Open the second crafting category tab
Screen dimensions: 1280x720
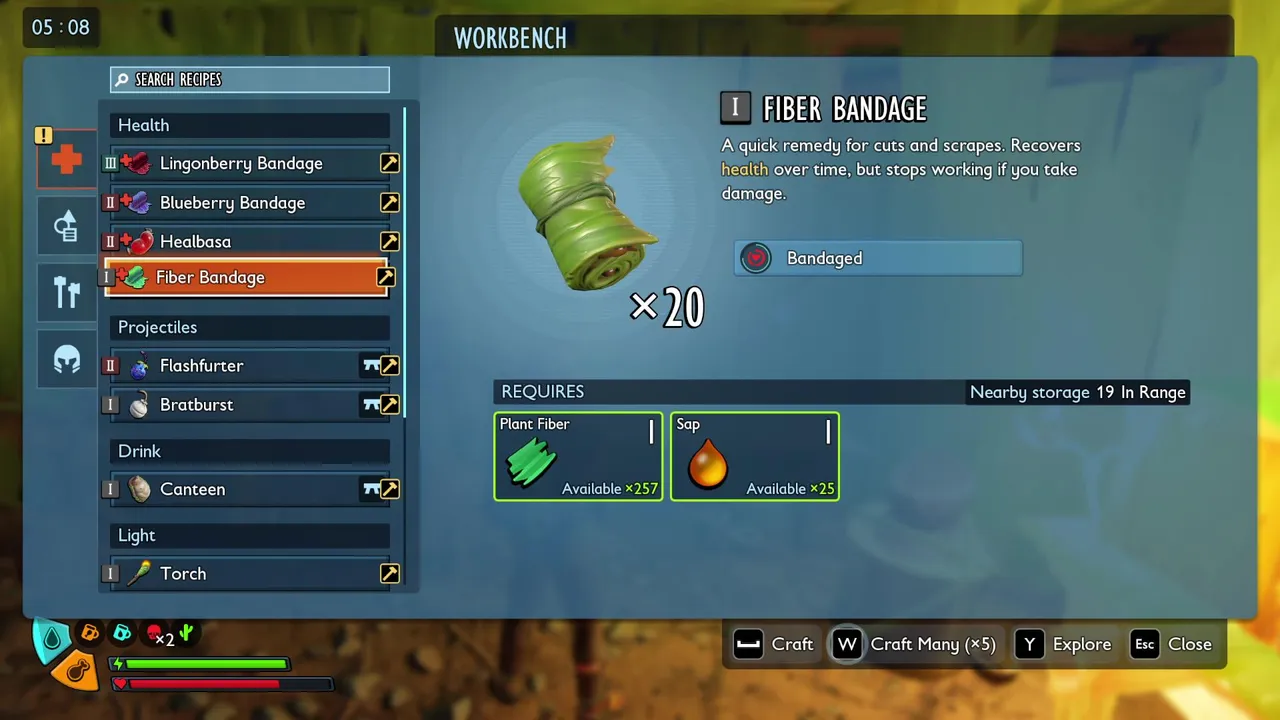[67, 226]
